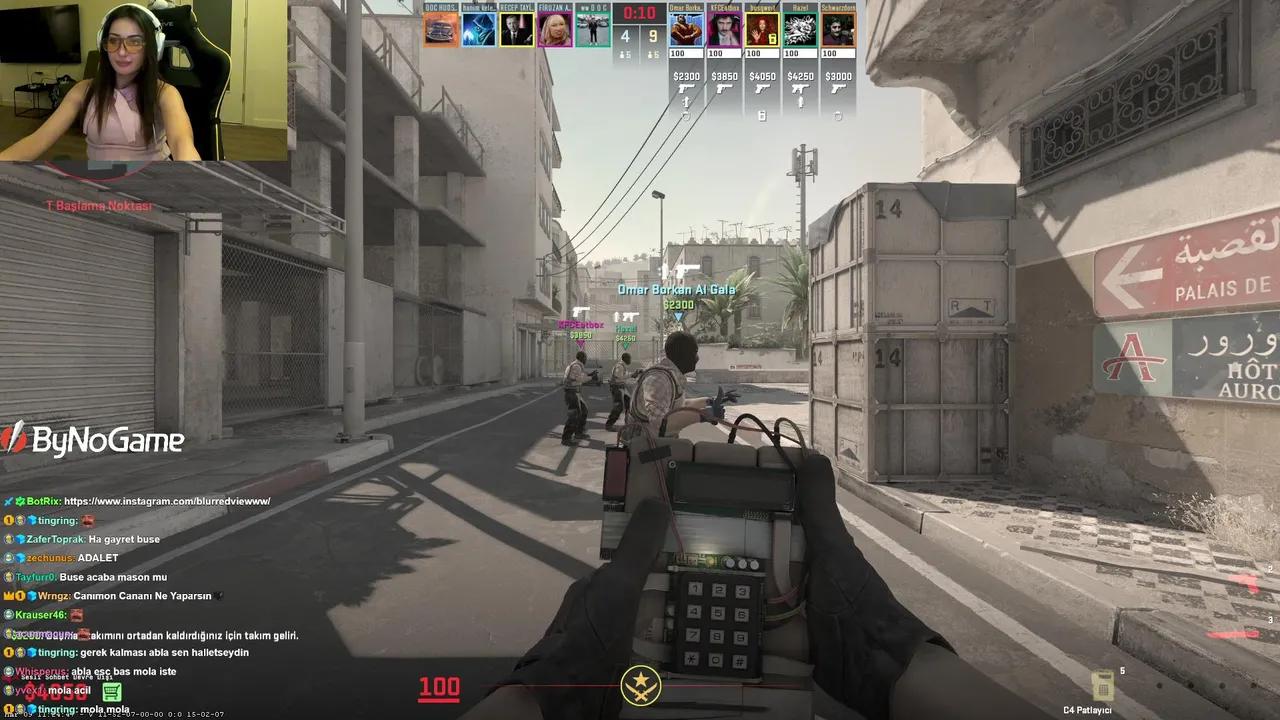Click the pistol icon under Schwarzdorn's $3000

tap(839, 88)
